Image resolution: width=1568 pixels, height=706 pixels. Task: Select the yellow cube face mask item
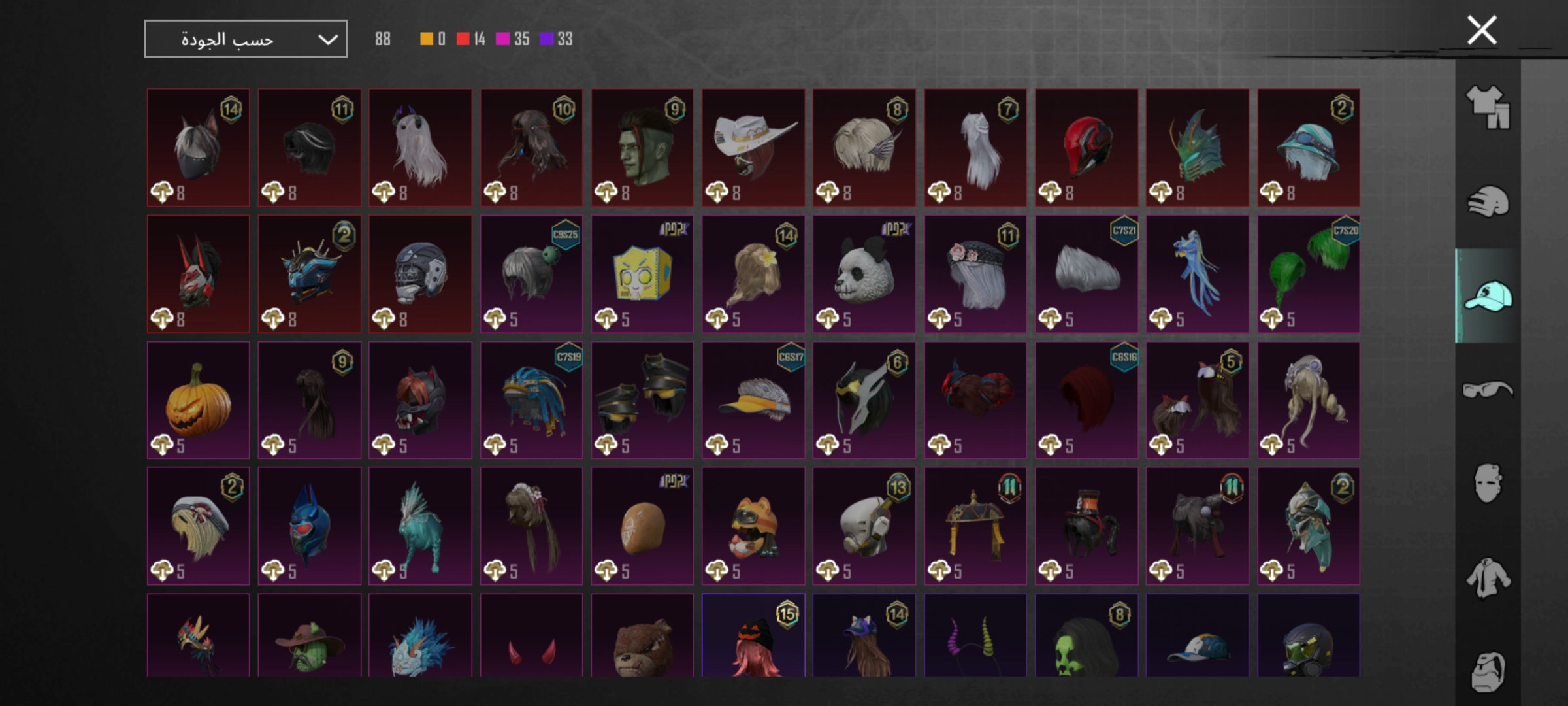[642, 275]
